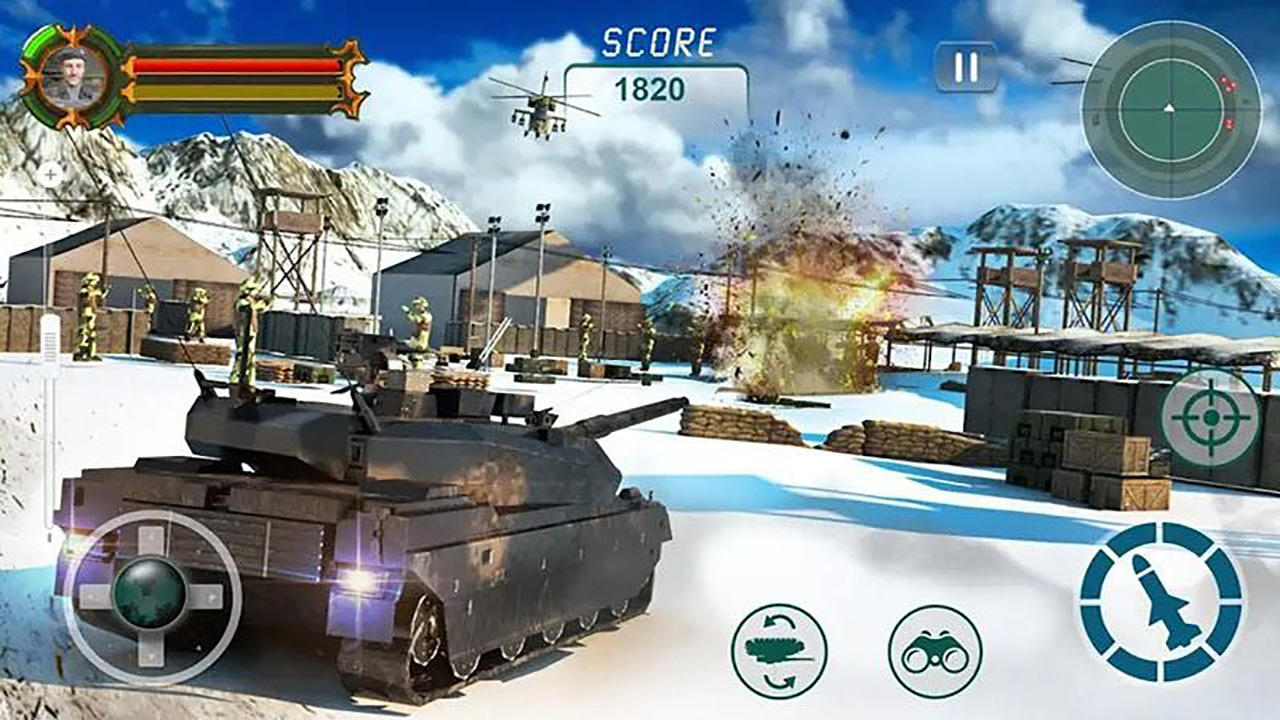Image resolution: width=1280 pixels, height=720 pixels.
Task: Click the player avatar portrait
Action: pyautogui.click(x=70, y=75)
